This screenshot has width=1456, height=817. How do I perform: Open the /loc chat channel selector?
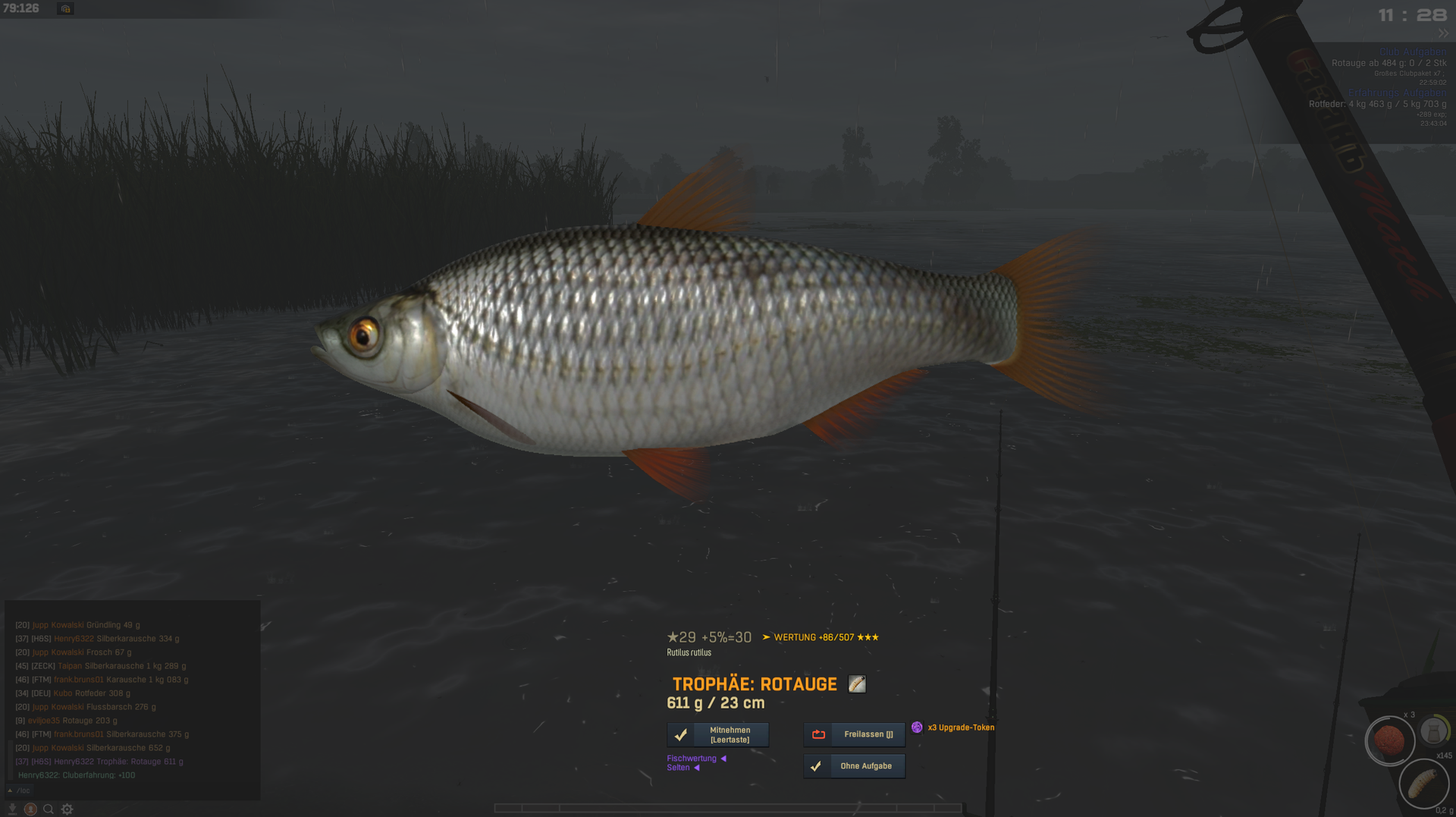(x=20, y=790)
